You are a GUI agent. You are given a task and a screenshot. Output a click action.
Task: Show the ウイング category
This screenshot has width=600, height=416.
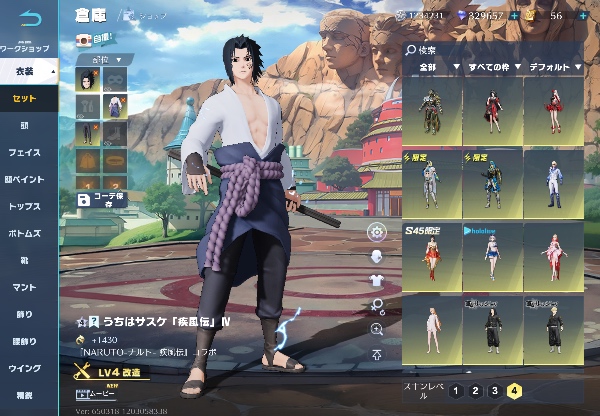click(x=24, y=368)
